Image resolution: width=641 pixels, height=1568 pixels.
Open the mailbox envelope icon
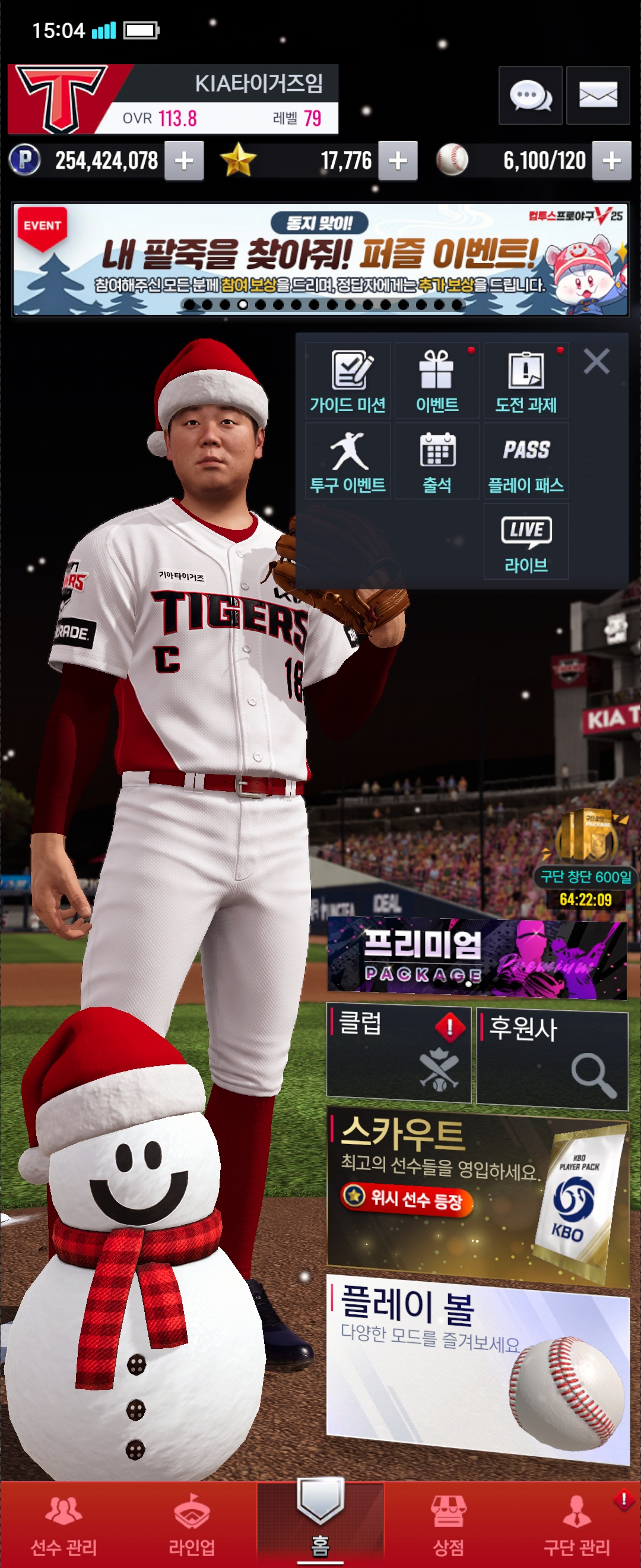598,96
